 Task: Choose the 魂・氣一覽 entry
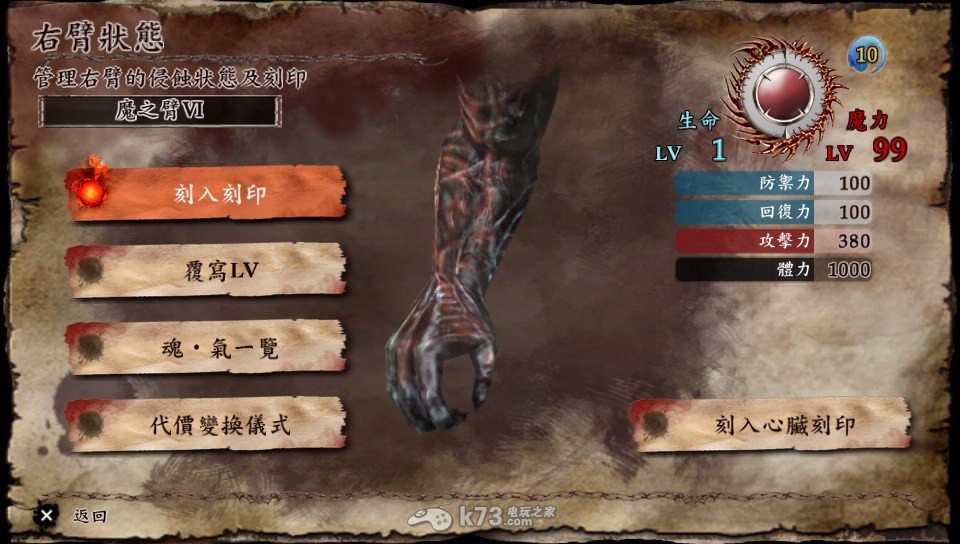207,348
